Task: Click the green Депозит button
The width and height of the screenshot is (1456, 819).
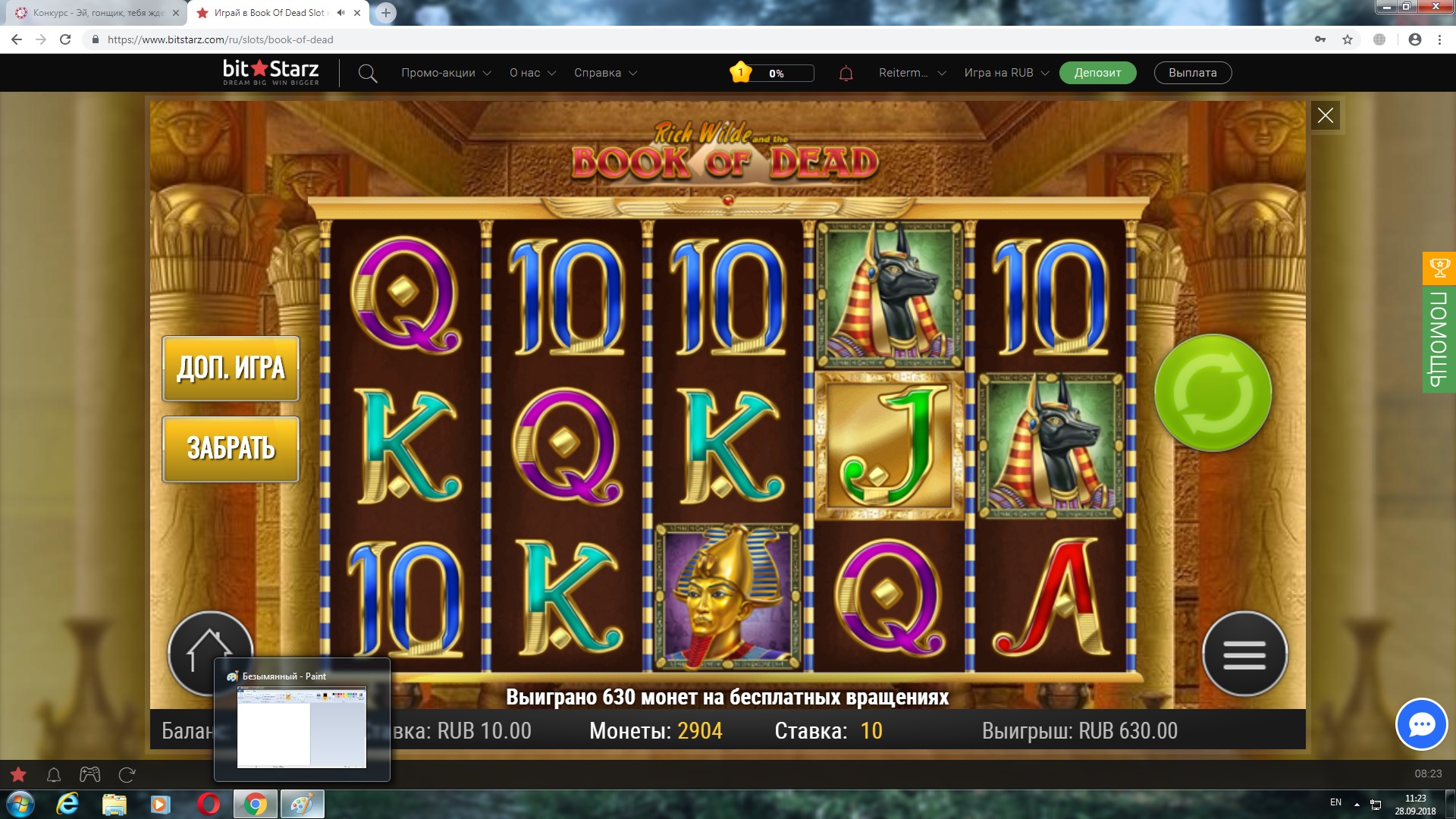Action: 1097,73
